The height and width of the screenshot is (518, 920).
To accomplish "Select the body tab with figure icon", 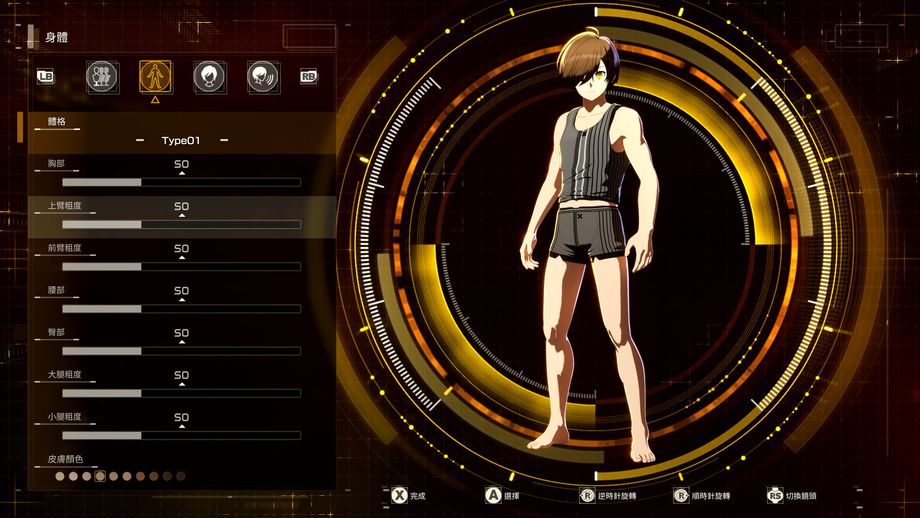I will [x=154, y=75].
